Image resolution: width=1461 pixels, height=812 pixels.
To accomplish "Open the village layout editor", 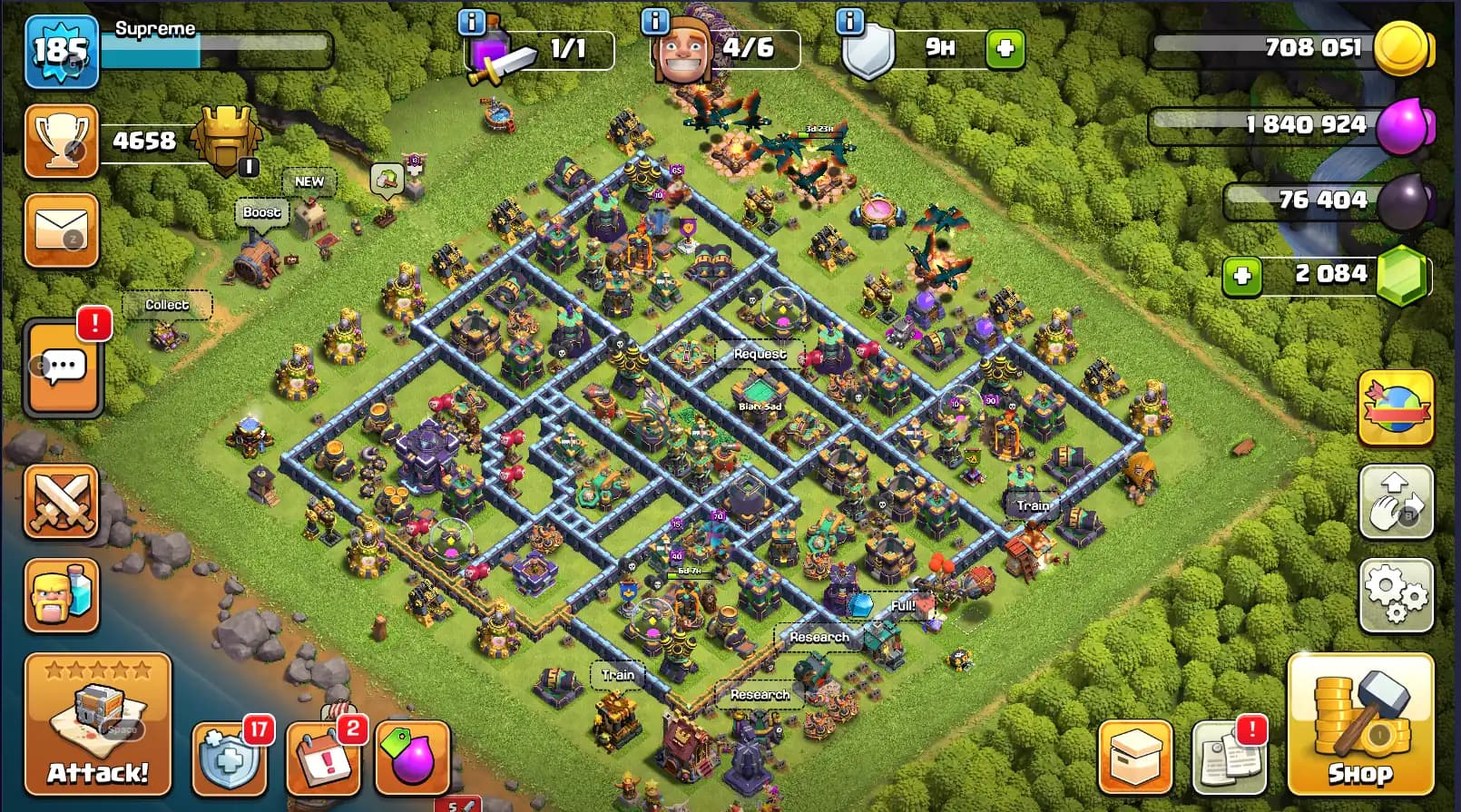I will coord(1395,502).
